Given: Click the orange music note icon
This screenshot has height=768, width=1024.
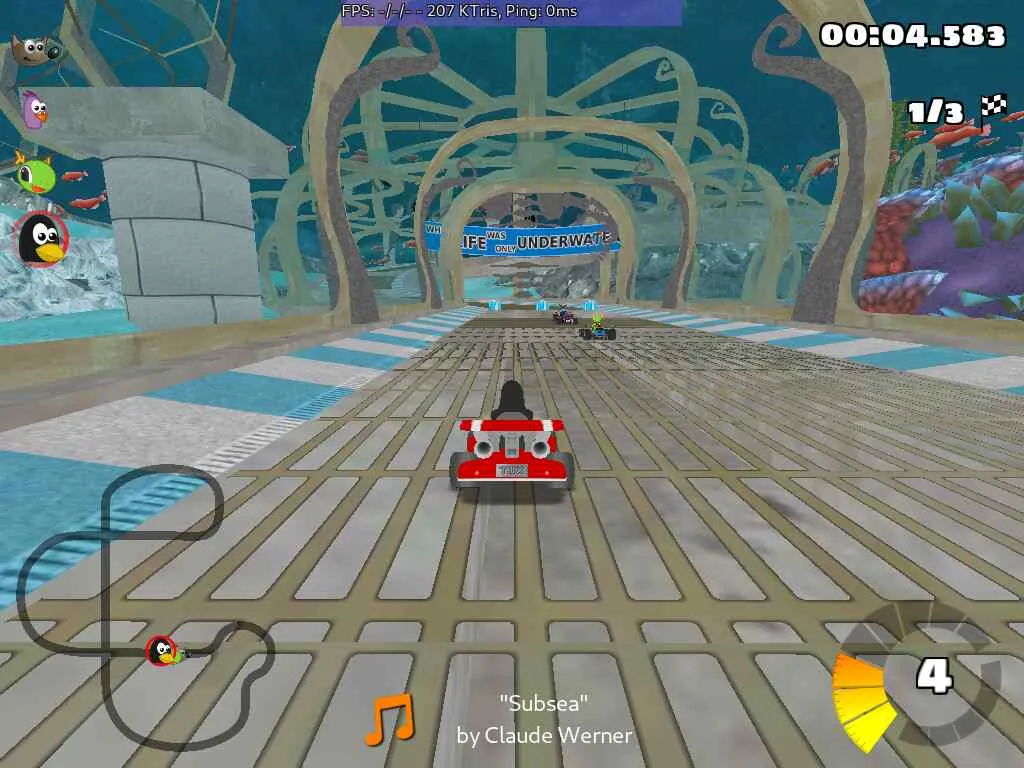Looking at the screenshot, I should click(x=388, y=720).
